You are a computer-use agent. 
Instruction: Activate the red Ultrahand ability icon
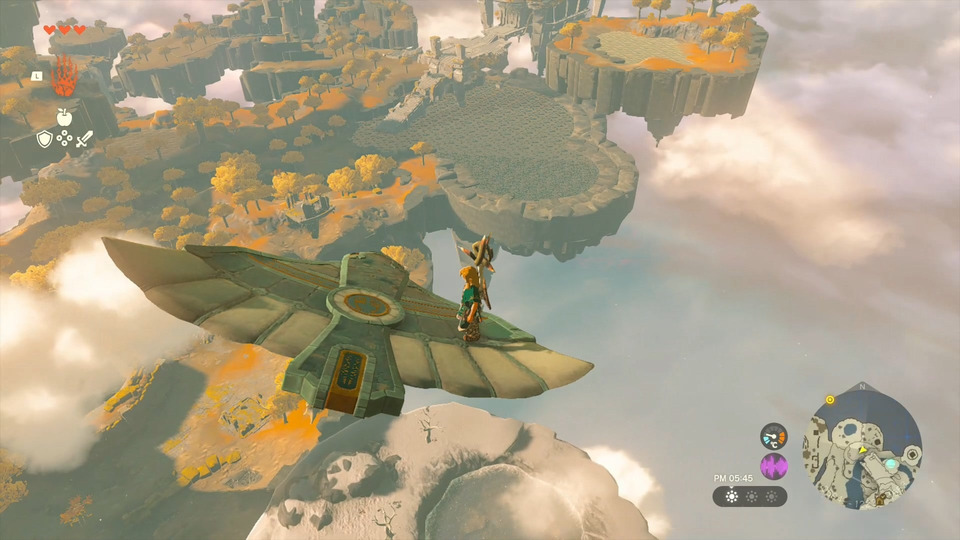(x=65, y=78)
